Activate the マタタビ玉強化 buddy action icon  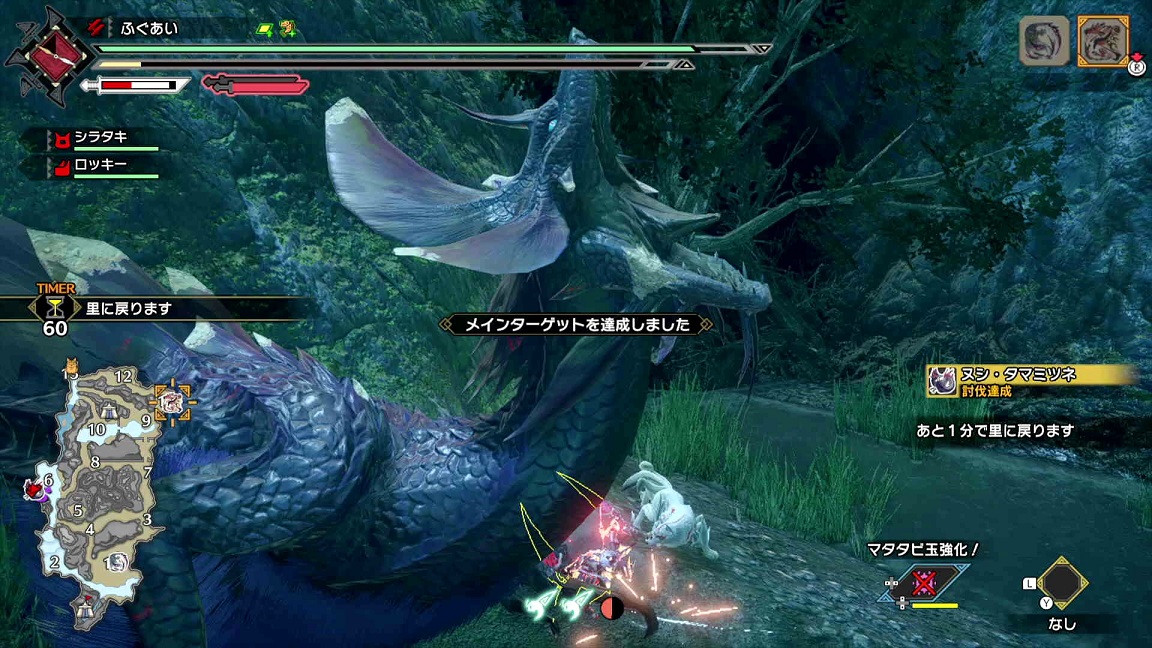(x=926, y=583)
